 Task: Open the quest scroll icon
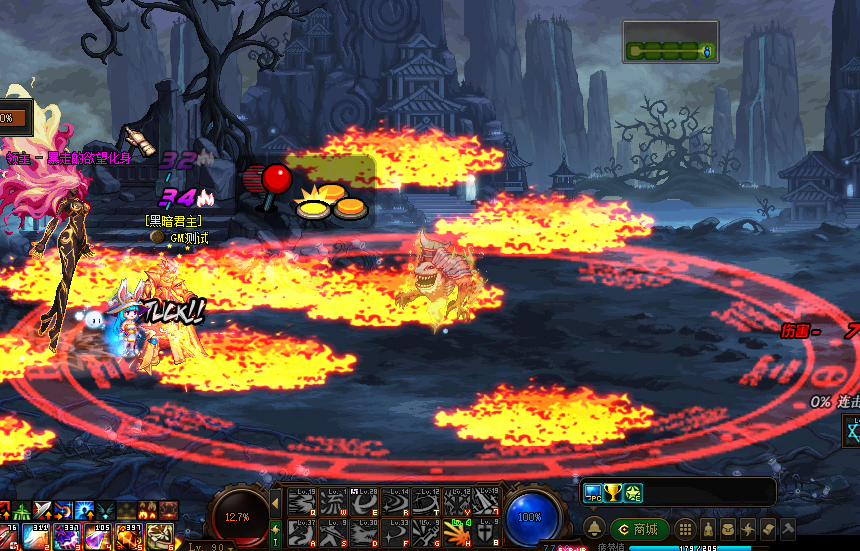768,529
